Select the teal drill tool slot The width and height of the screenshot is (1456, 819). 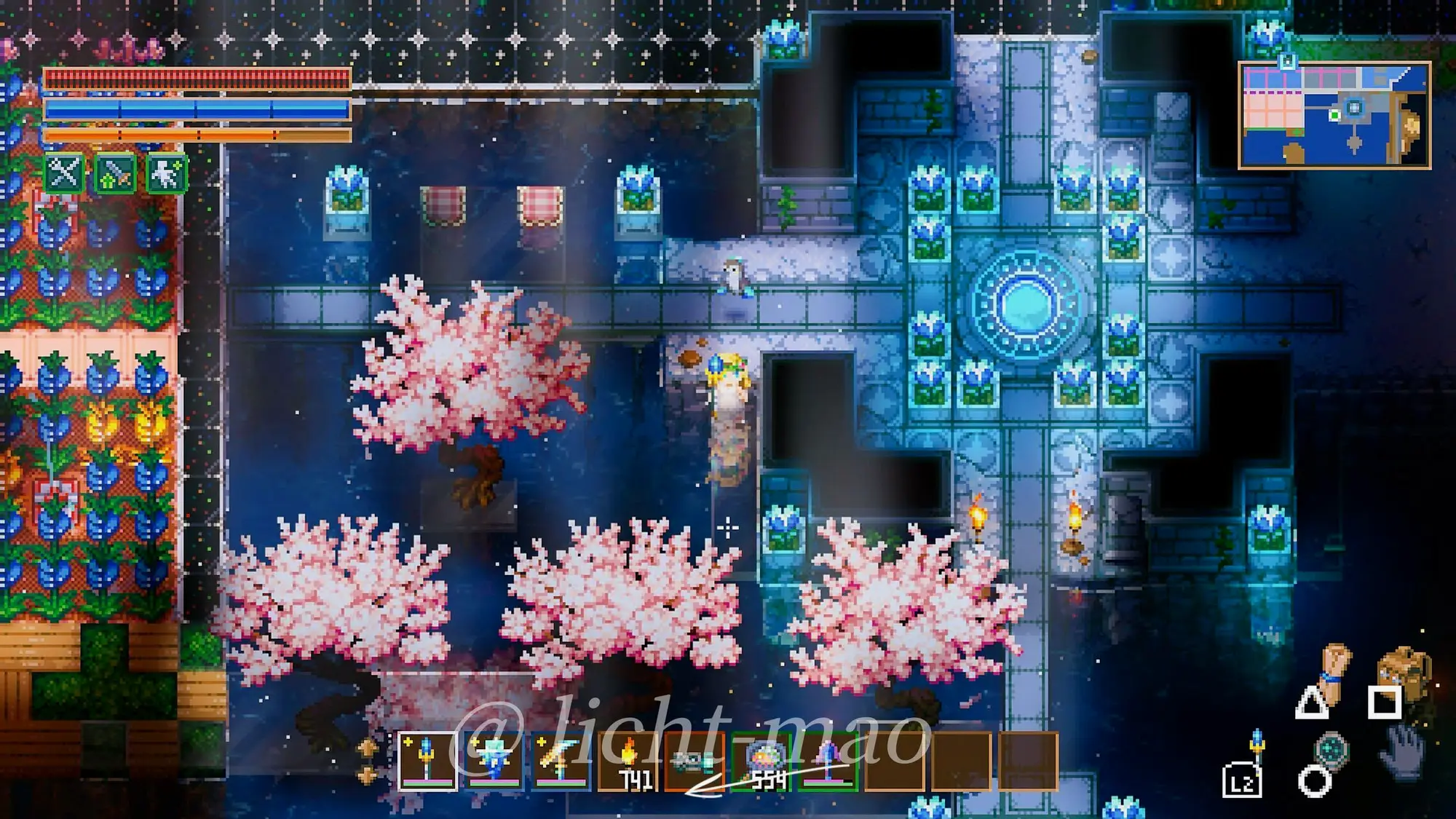(x=694, y=761)
